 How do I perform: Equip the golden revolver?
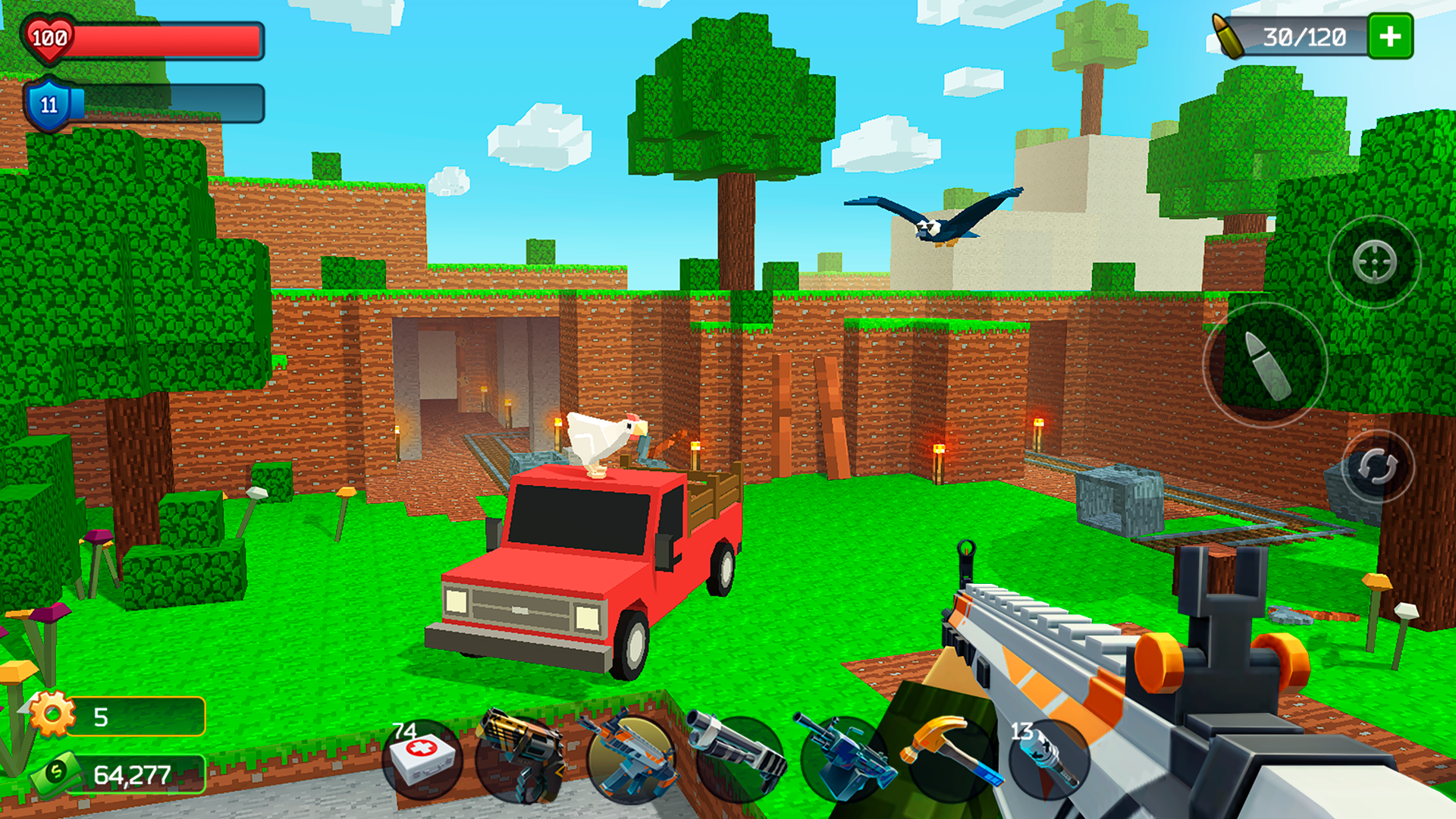pyautogui.click(x=523, y=758)
